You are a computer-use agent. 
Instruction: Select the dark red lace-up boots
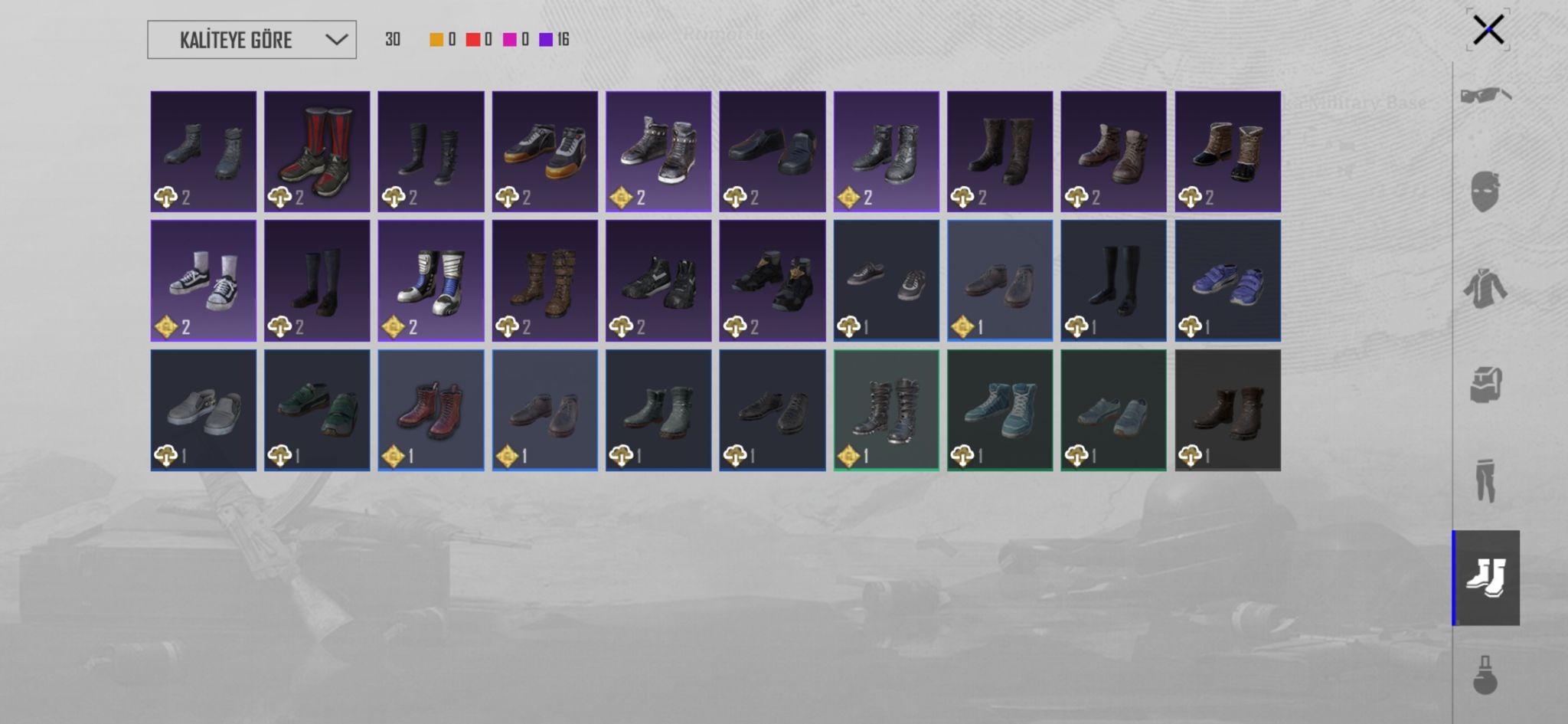point(431,410)
